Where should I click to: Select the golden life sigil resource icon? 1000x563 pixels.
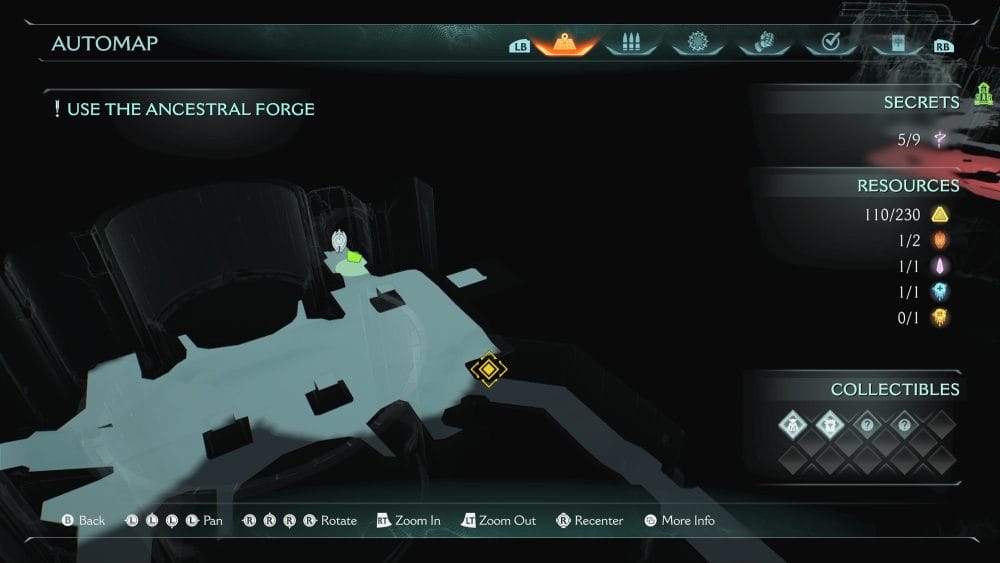[x=939, y=317]
